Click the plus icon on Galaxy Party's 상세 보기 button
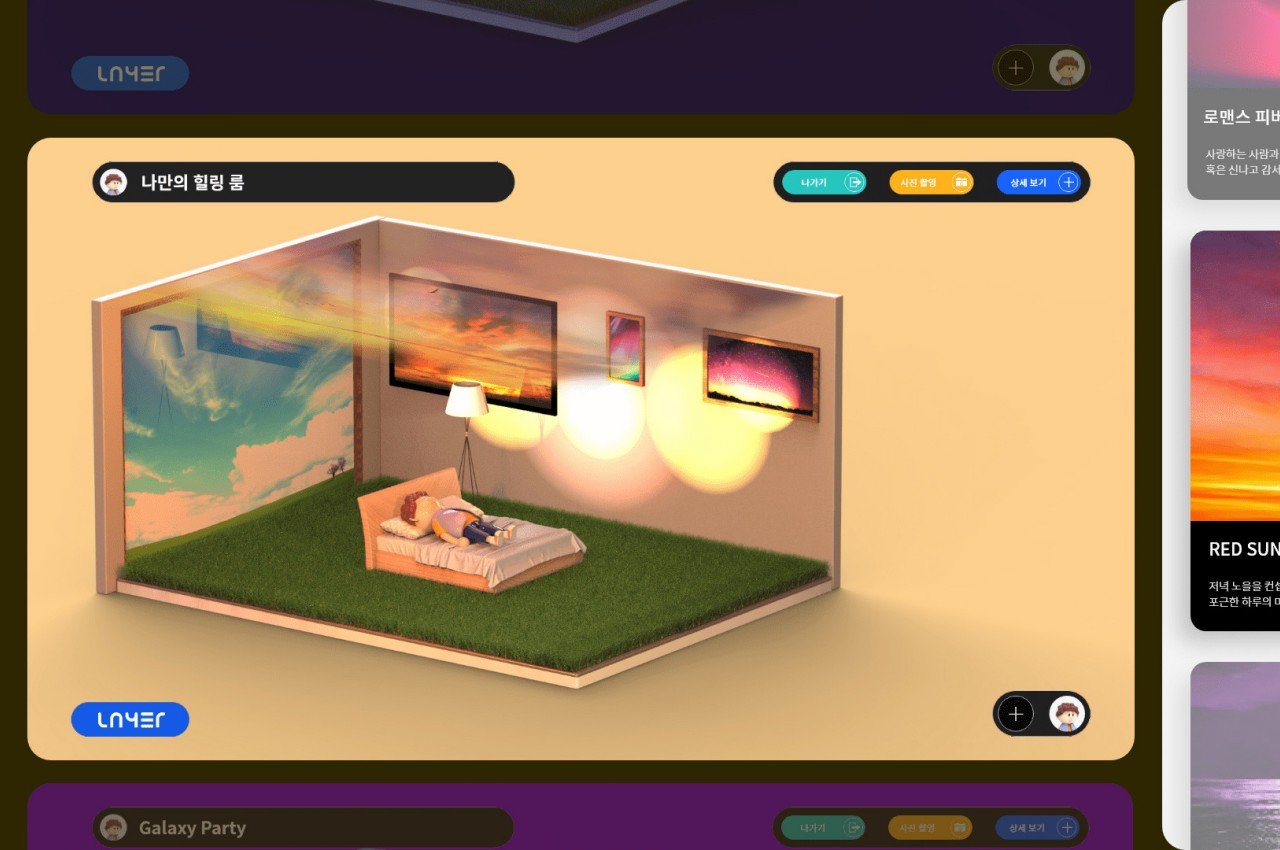 pyautogui.click(x=1068, y=828)
